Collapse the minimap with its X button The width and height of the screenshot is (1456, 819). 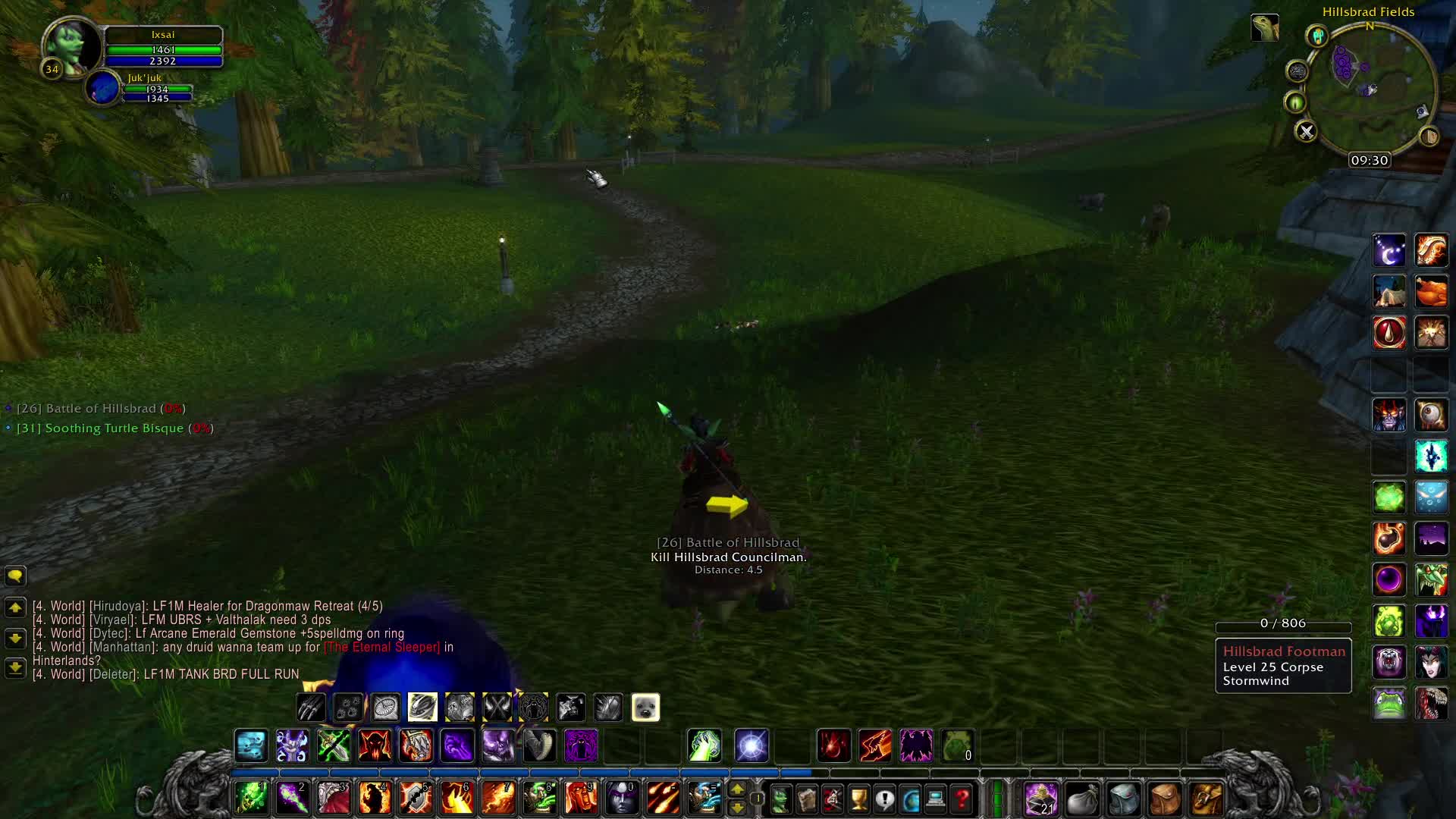pyautogui.click(x=1306, y=130)
